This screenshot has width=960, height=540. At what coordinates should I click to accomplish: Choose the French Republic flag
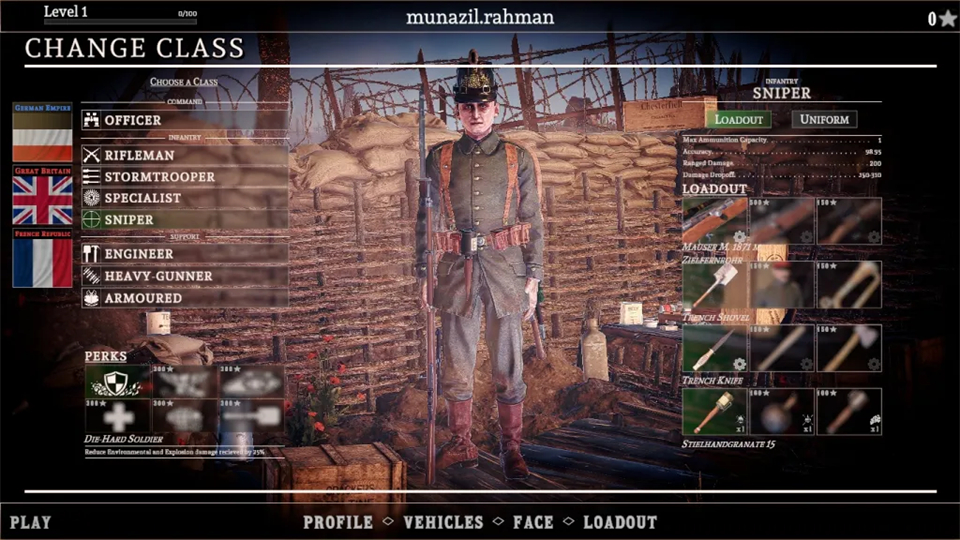tap(42, 260)
